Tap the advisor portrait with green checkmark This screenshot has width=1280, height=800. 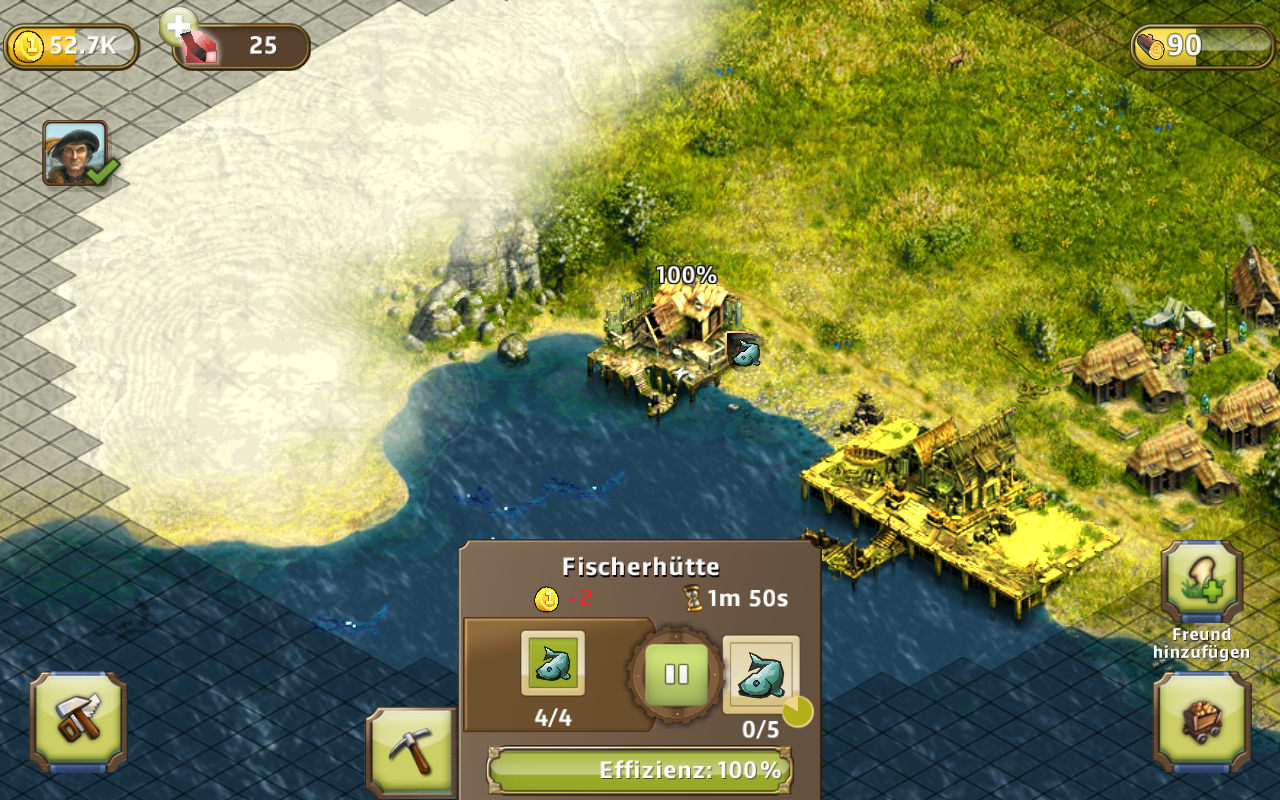pos(76,153)
